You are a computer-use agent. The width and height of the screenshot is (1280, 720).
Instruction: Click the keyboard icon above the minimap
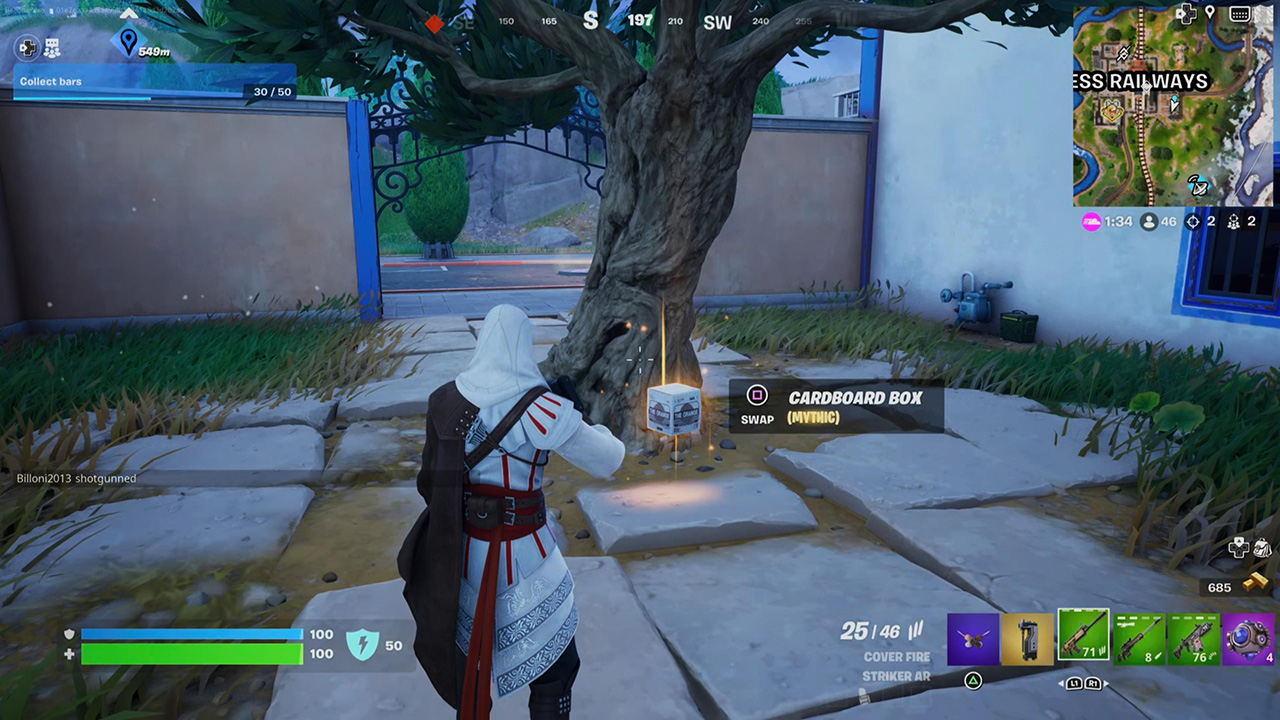(x=1240, y=13)
